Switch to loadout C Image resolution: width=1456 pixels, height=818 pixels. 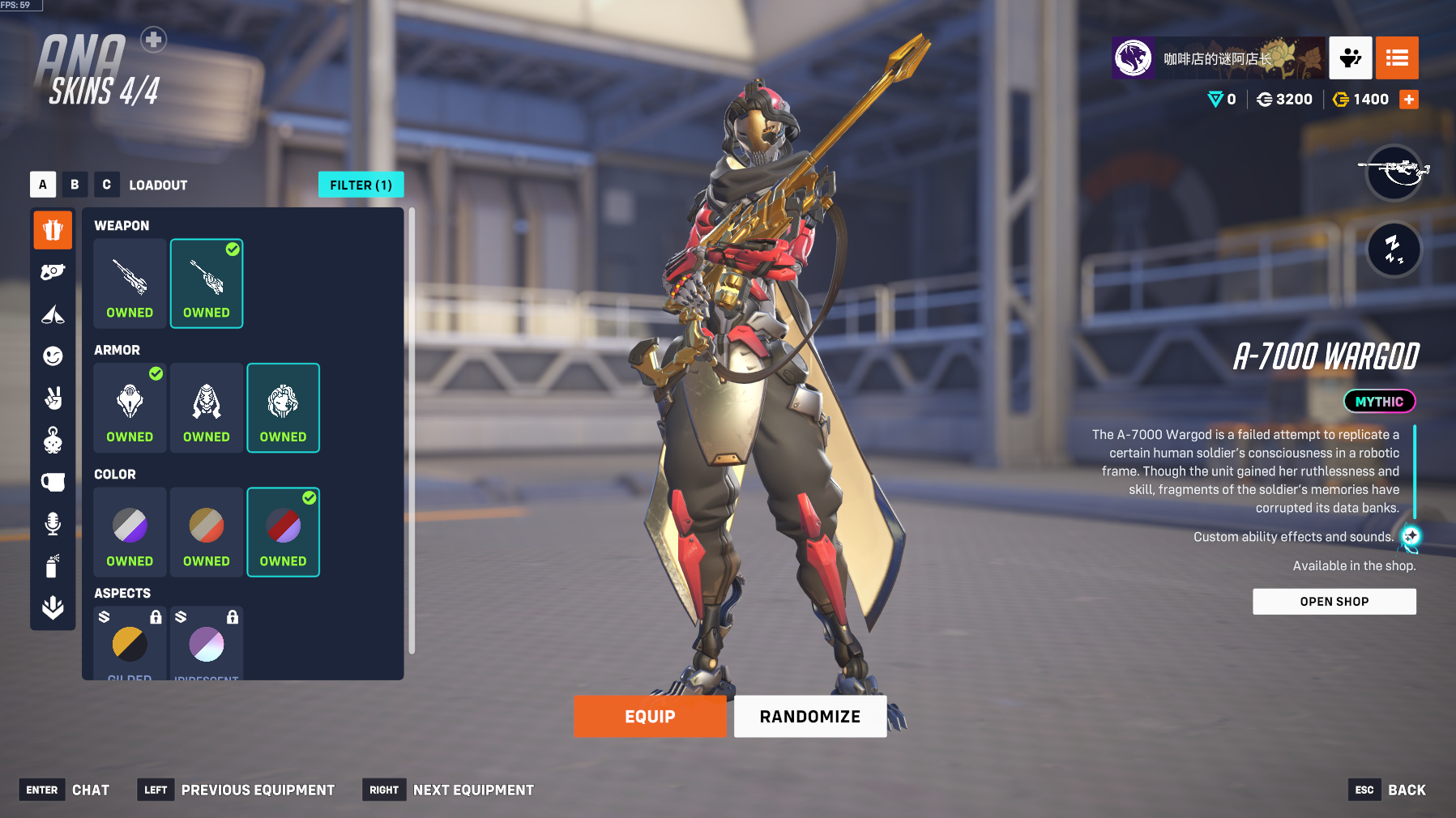(106, 185)
